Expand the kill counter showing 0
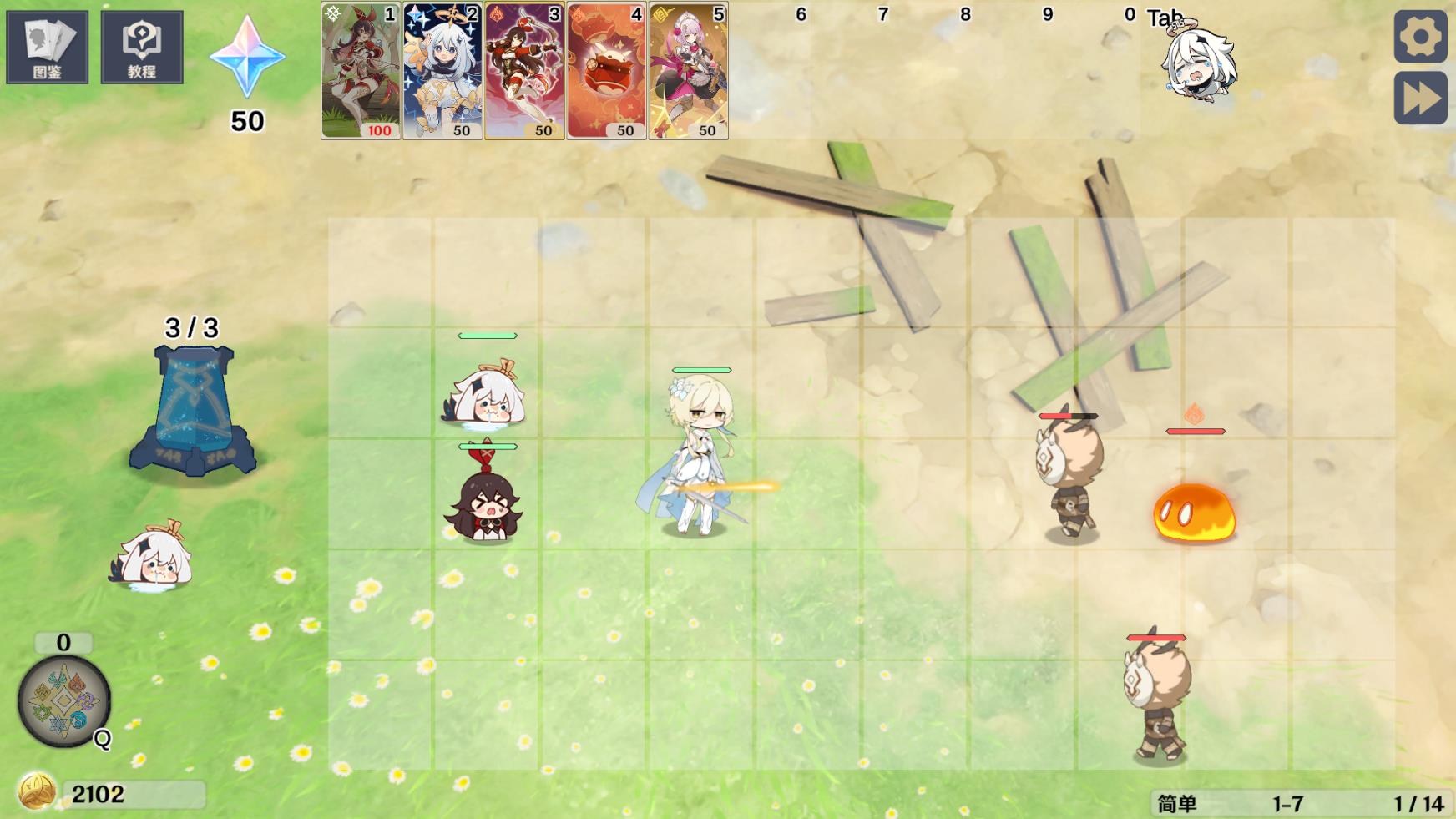This screenshot has width=1456, height=819. point(62,642)
